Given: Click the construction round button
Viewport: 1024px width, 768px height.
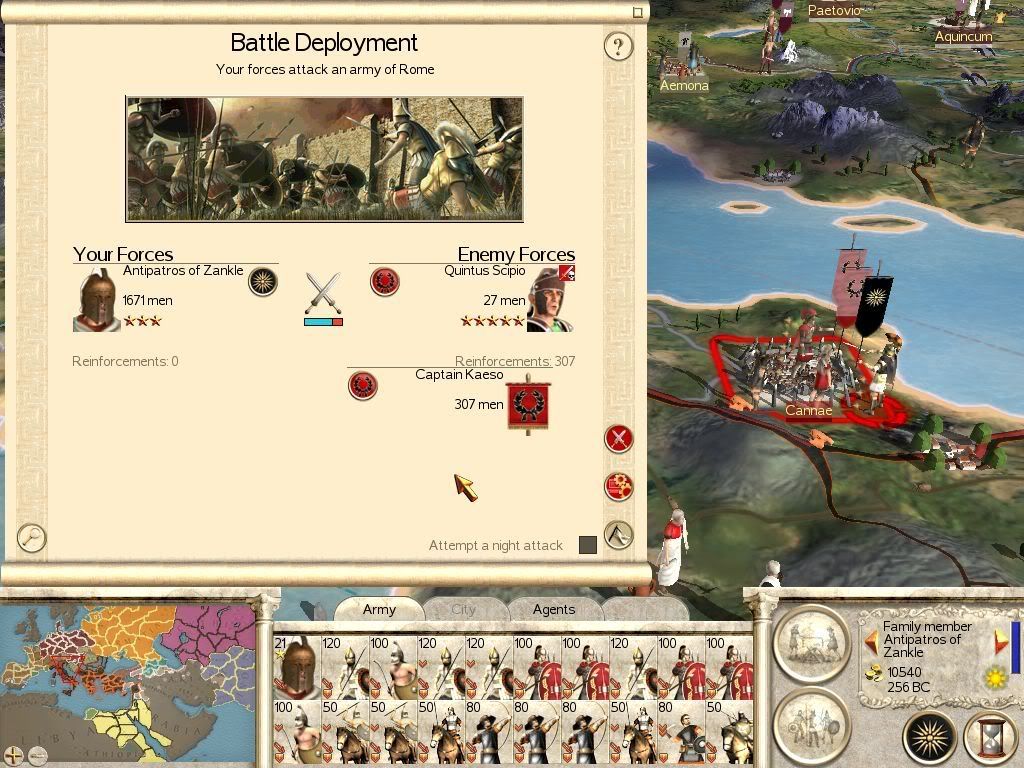Looking at the screenshot, I should tap(811, 642).
